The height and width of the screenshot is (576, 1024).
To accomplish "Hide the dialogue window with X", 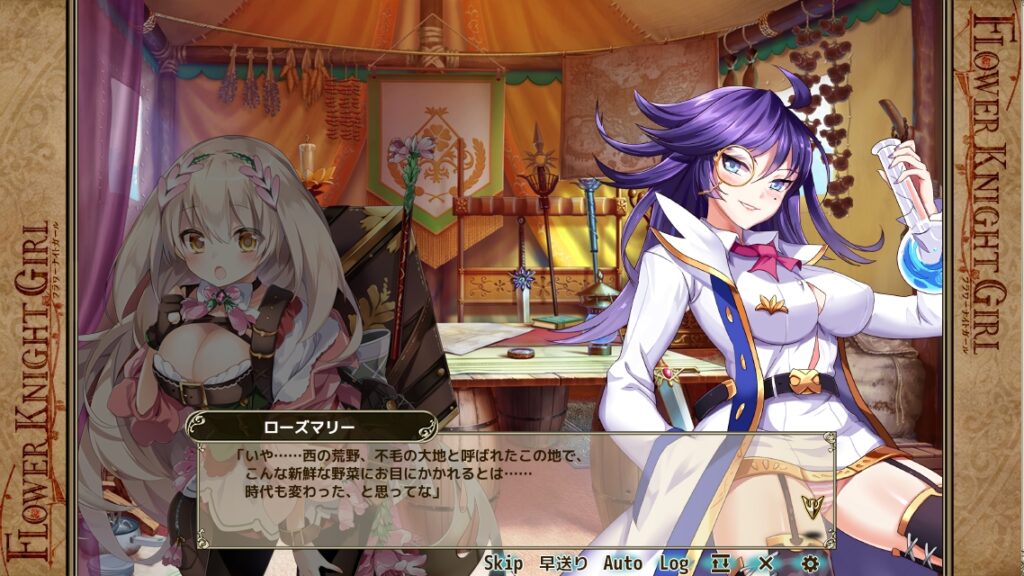I will [766, 563].
